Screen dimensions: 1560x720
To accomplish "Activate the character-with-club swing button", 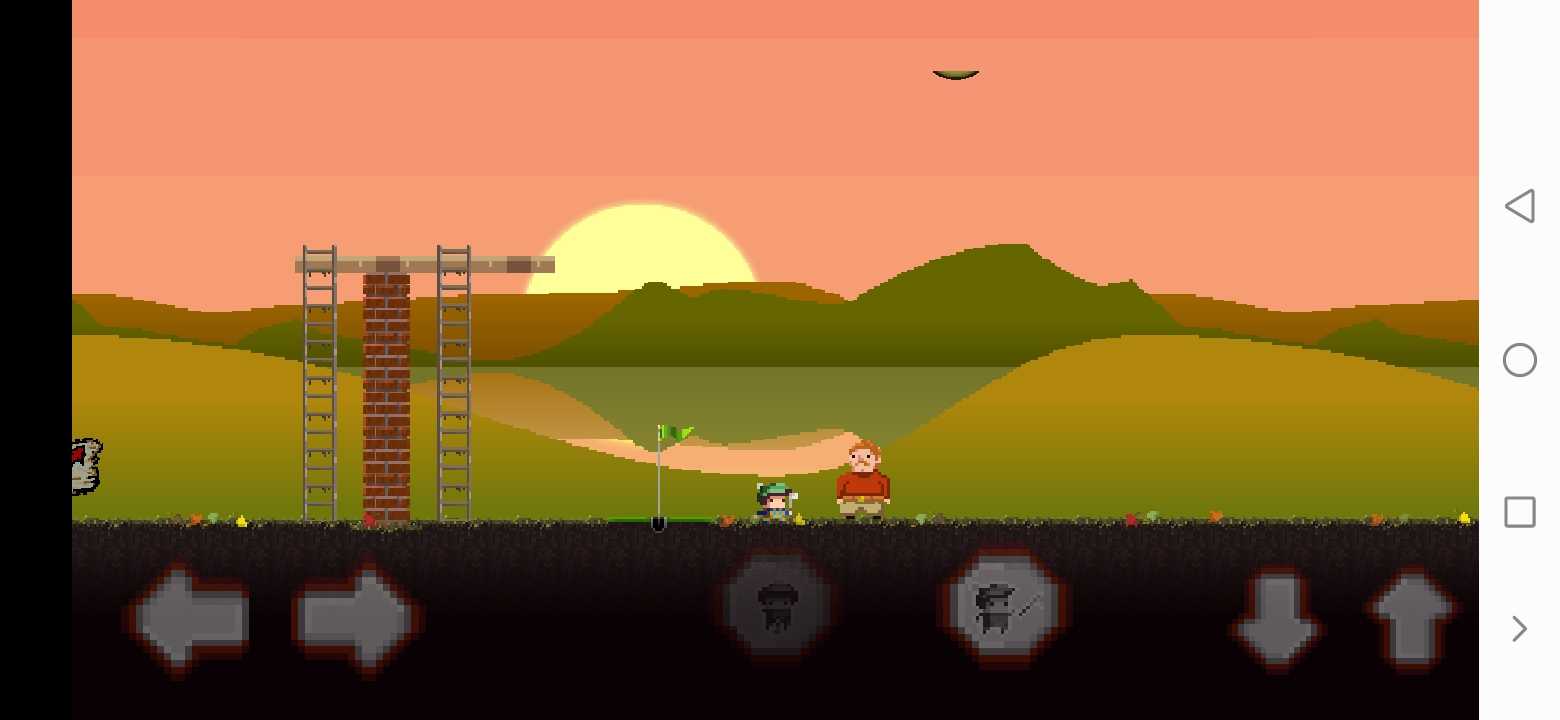I will [x=1003, y=605].
